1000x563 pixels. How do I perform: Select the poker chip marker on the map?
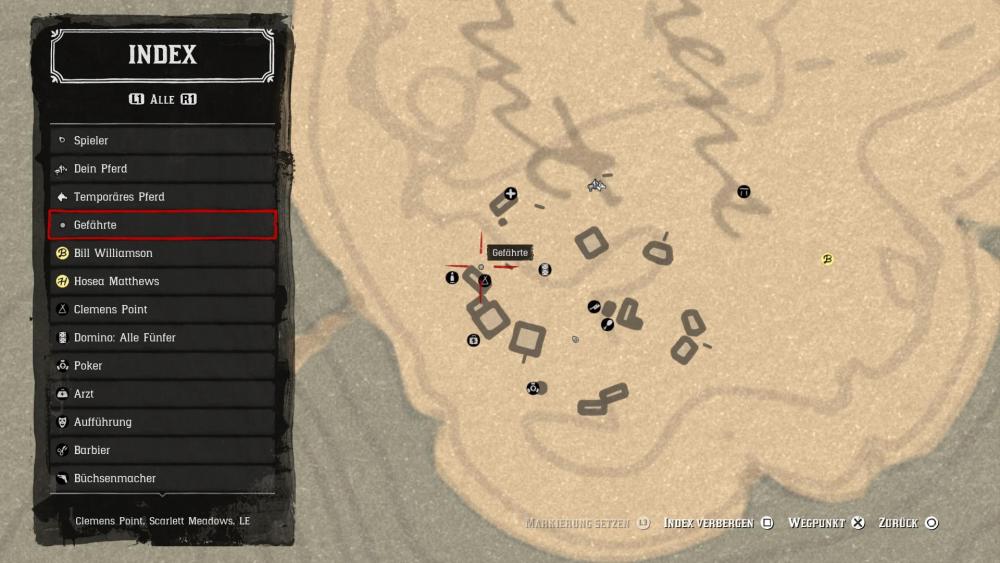[x=534, y=388]
